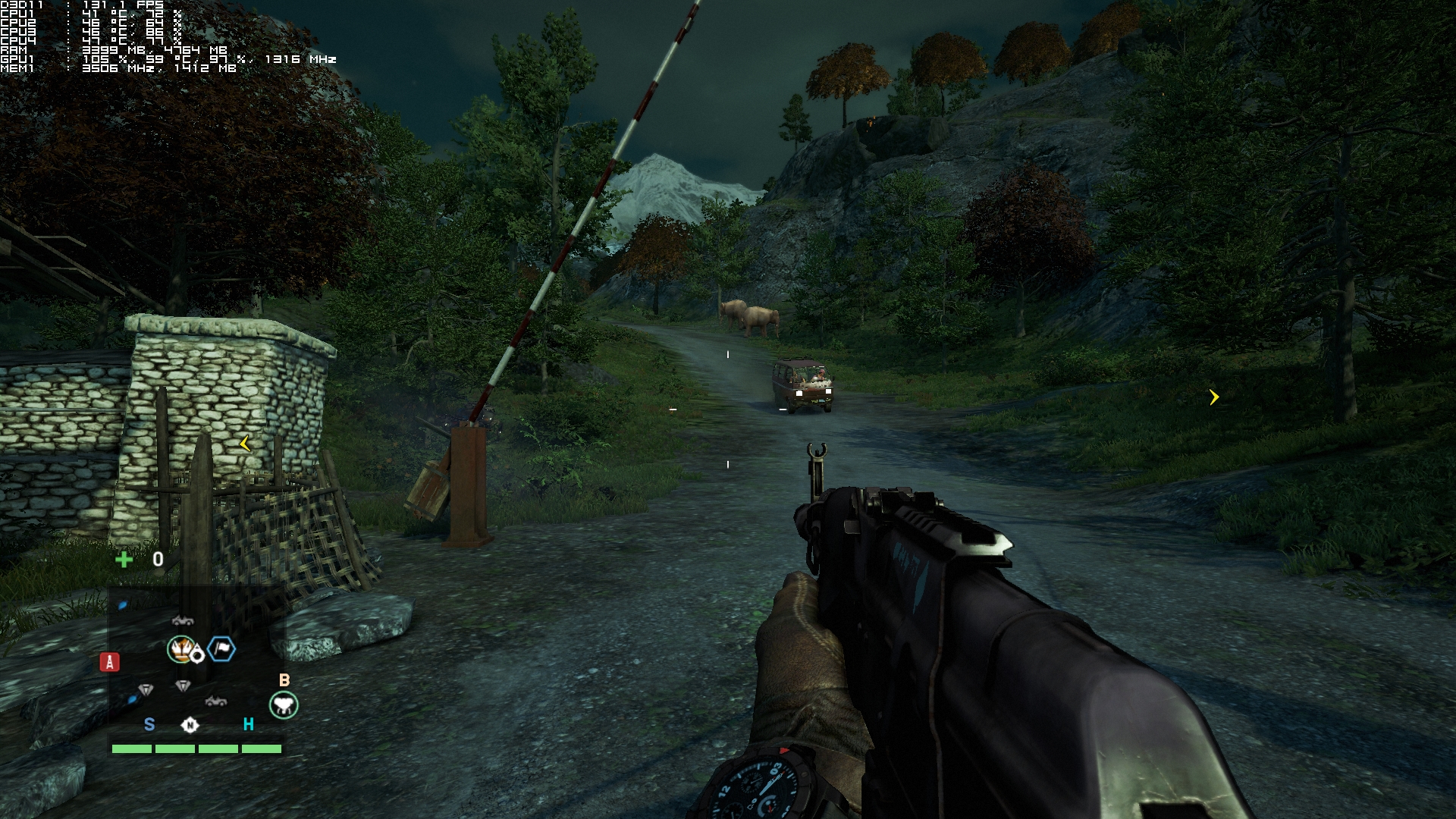Select the elephant icon marked B
1456x819 pixels.
[x=284, y=705]
